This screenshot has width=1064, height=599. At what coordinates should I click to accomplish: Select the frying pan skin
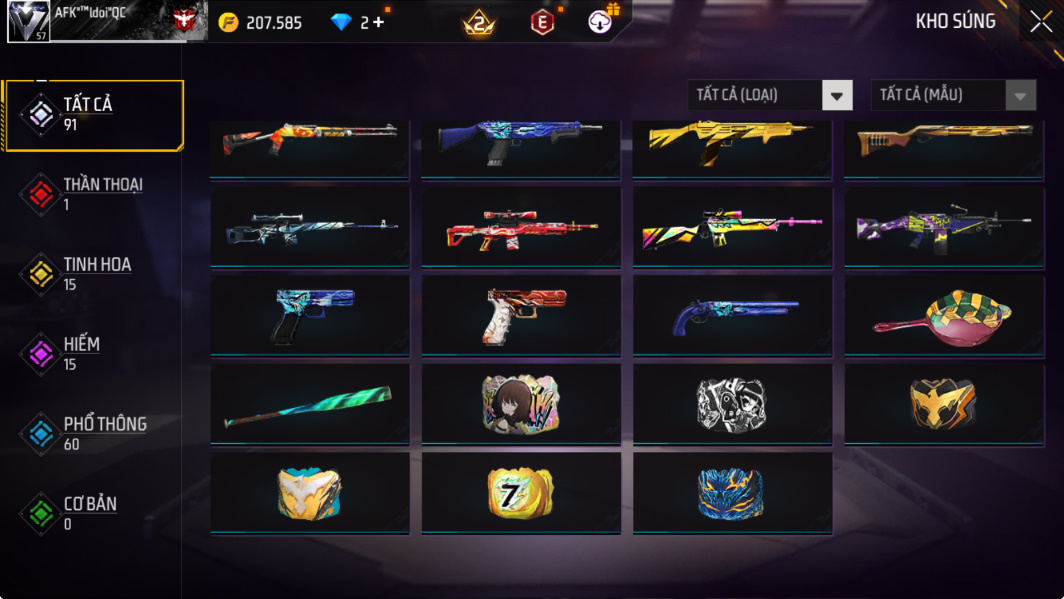[x=943, y=314]
